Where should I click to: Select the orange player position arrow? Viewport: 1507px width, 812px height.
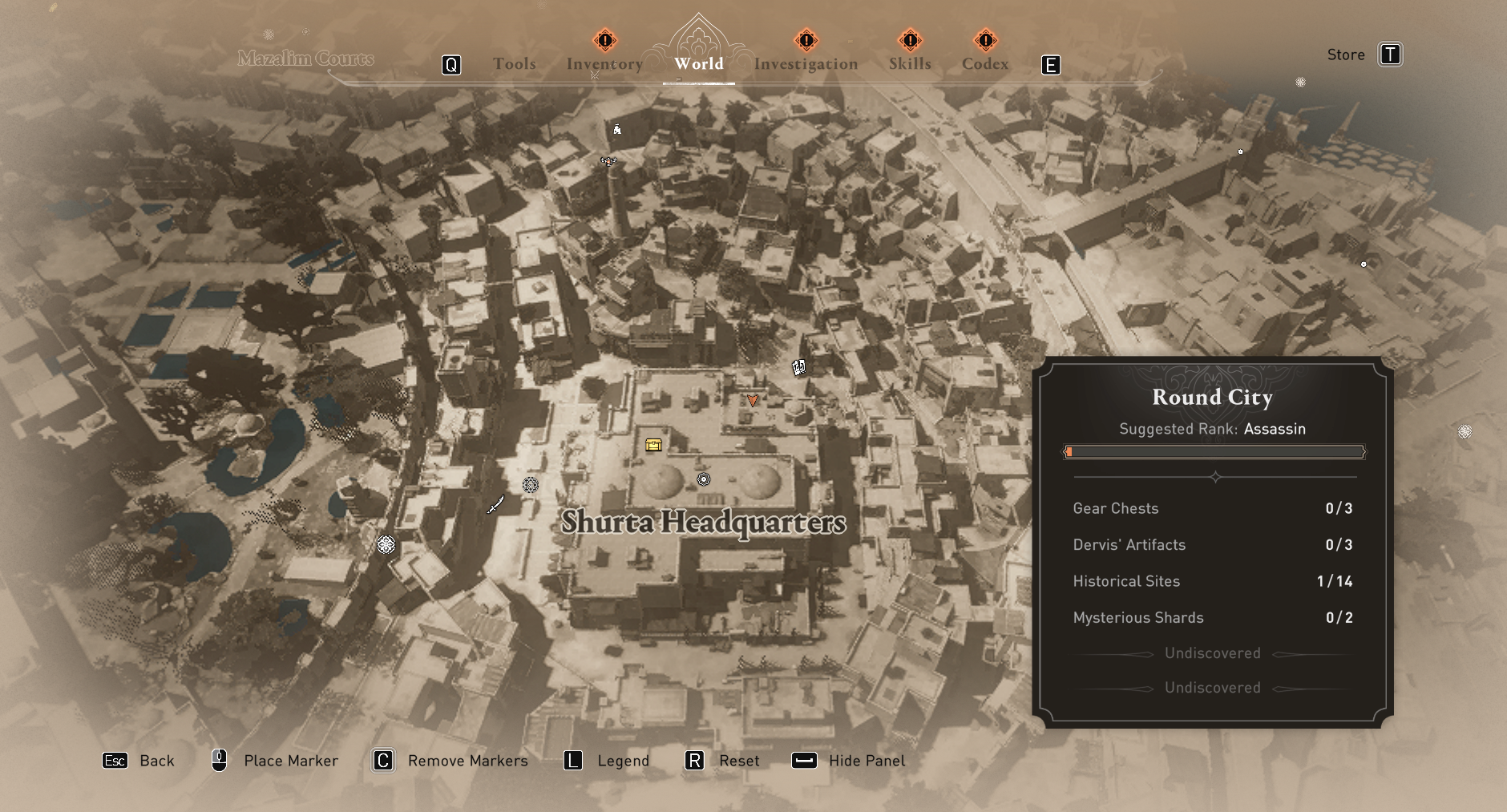pyautogui.click(x=752, y=401)
